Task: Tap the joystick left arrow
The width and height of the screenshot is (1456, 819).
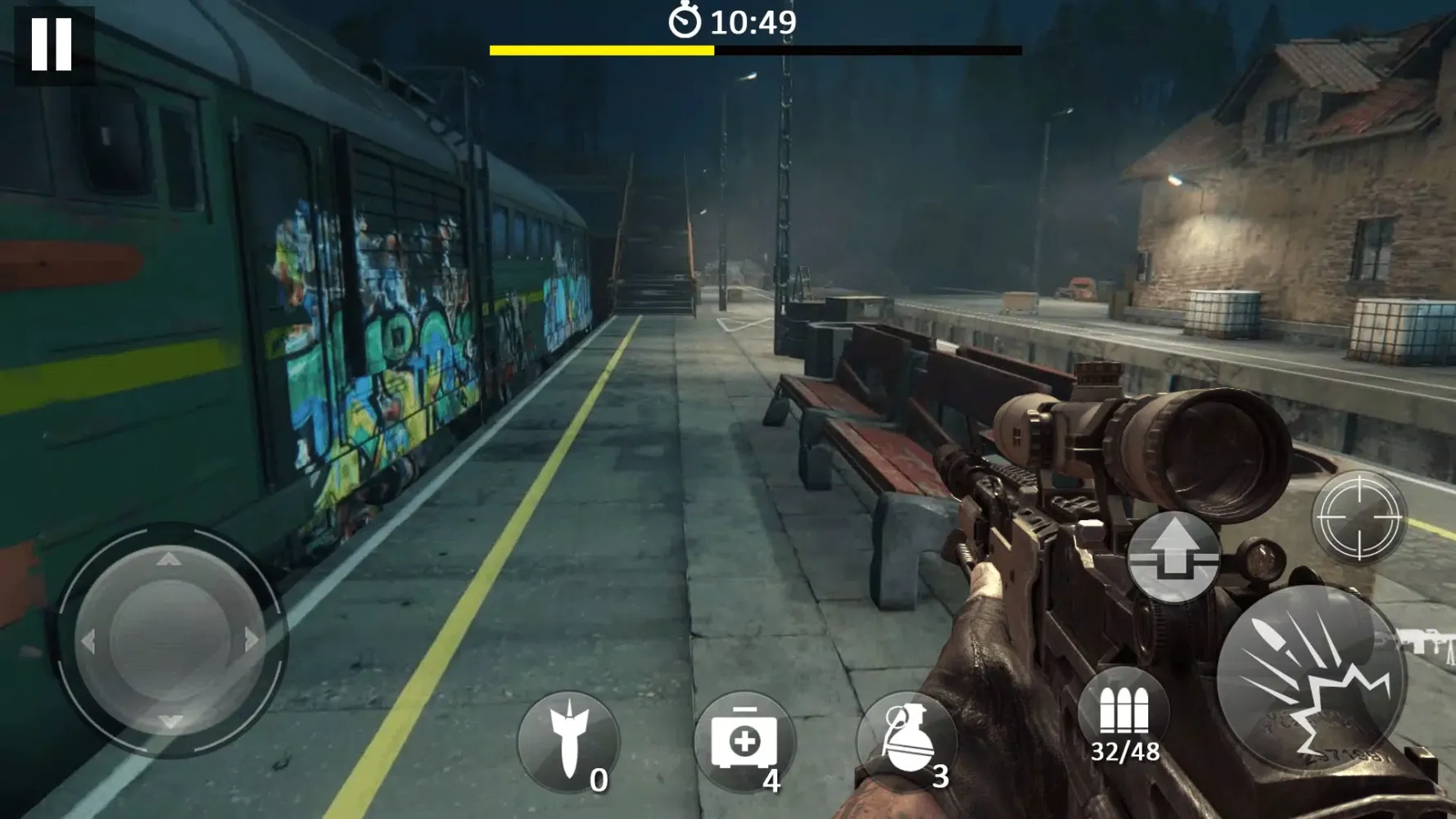Action: coord(90,639)
